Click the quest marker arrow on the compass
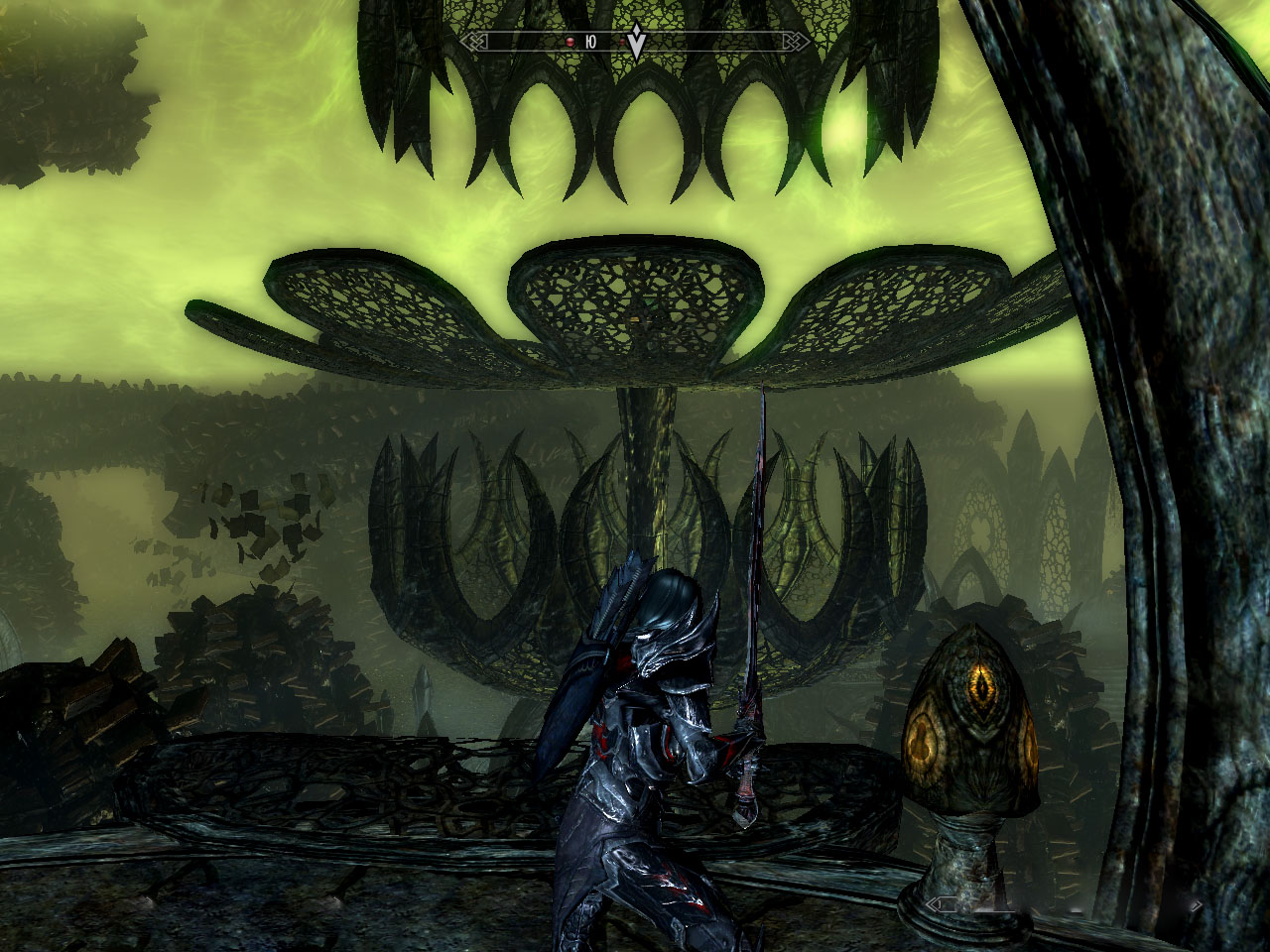 click(636, 42)
